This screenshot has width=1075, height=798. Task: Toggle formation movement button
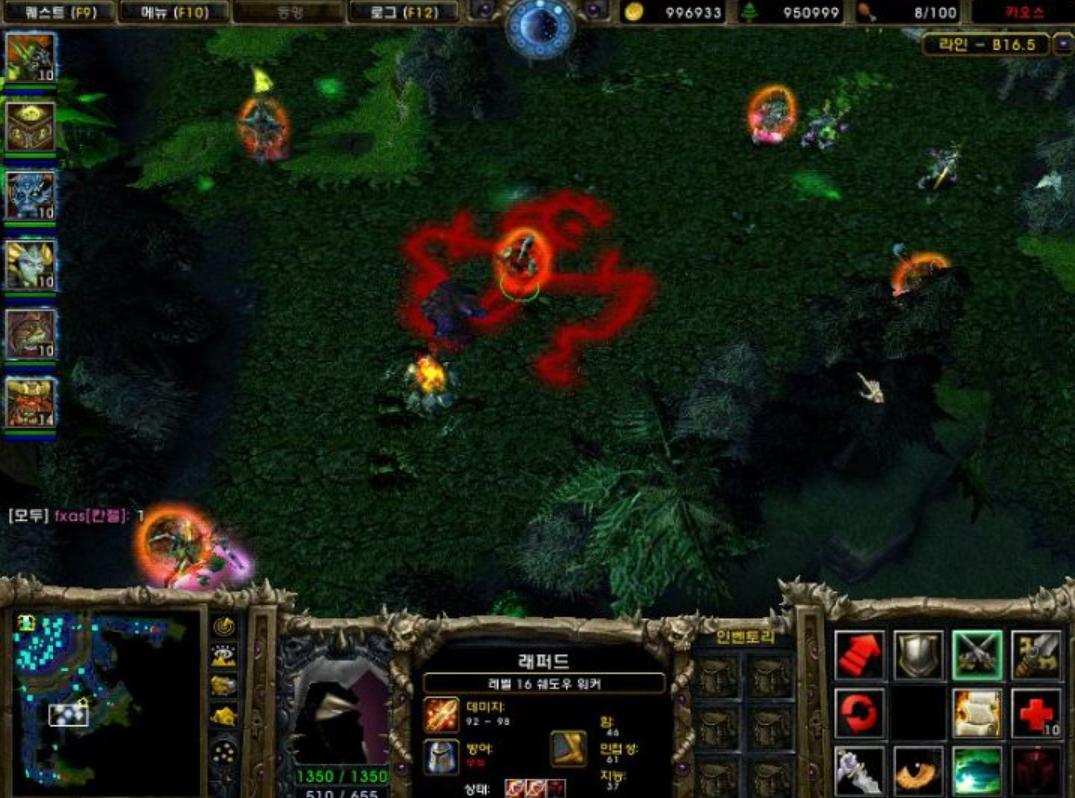[x=224, y=752]
